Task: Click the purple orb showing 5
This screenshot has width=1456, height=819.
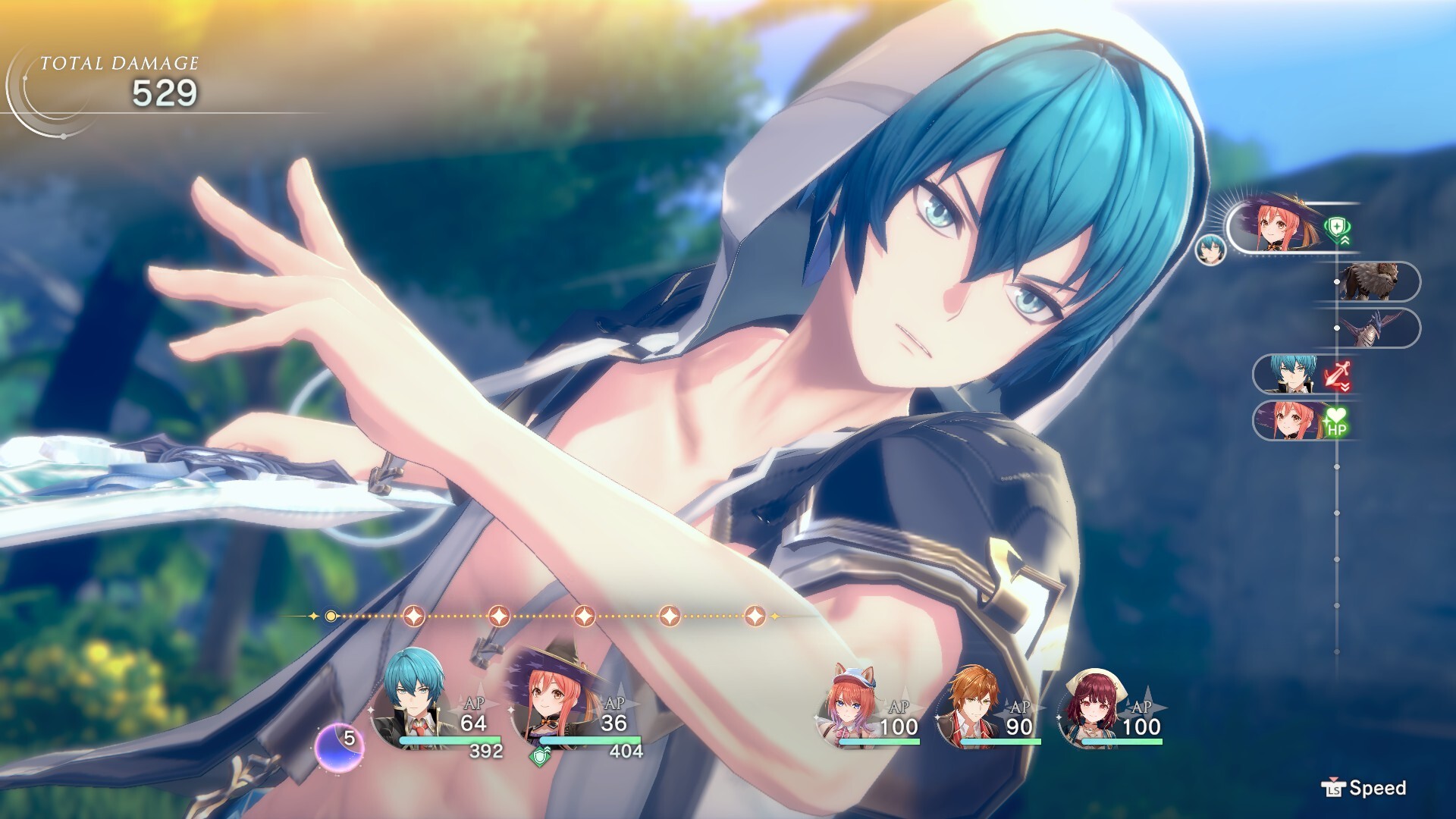Action: [x=340, y=743]
